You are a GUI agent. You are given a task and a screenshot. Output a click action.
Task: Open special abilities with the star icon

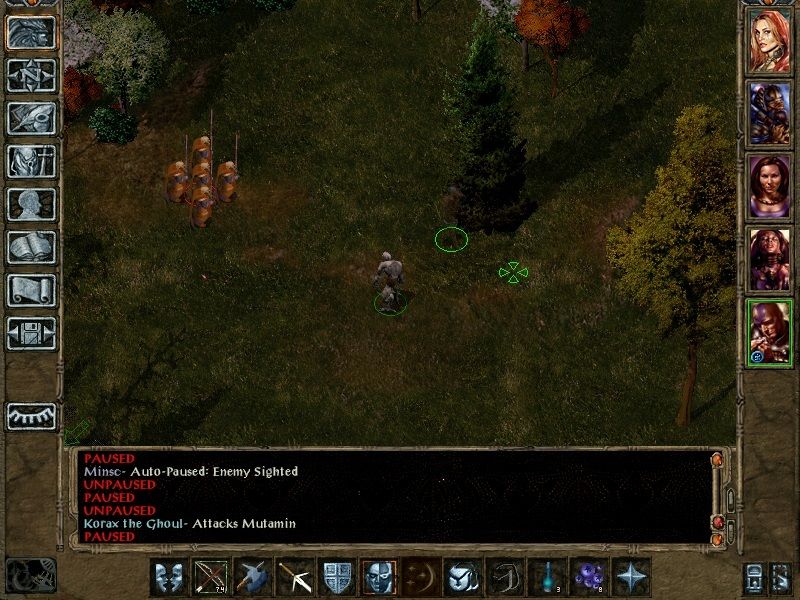632,578
